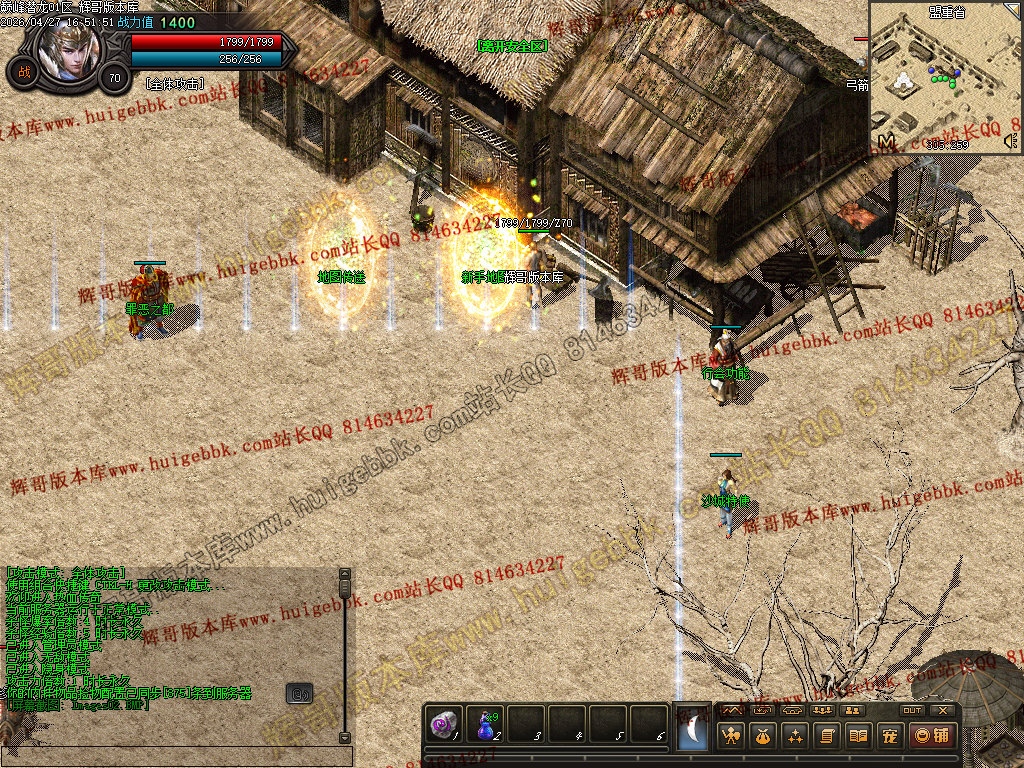Click the chat log scrollbar
This screenshot has height=768, width=1024.
[345, 655]
